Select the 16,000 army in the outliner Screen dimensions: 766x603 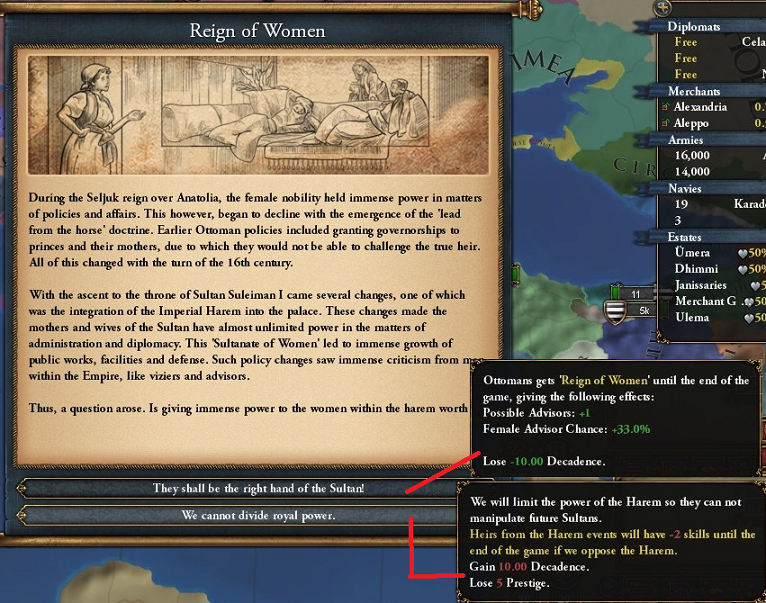click(x=692, y=156)
